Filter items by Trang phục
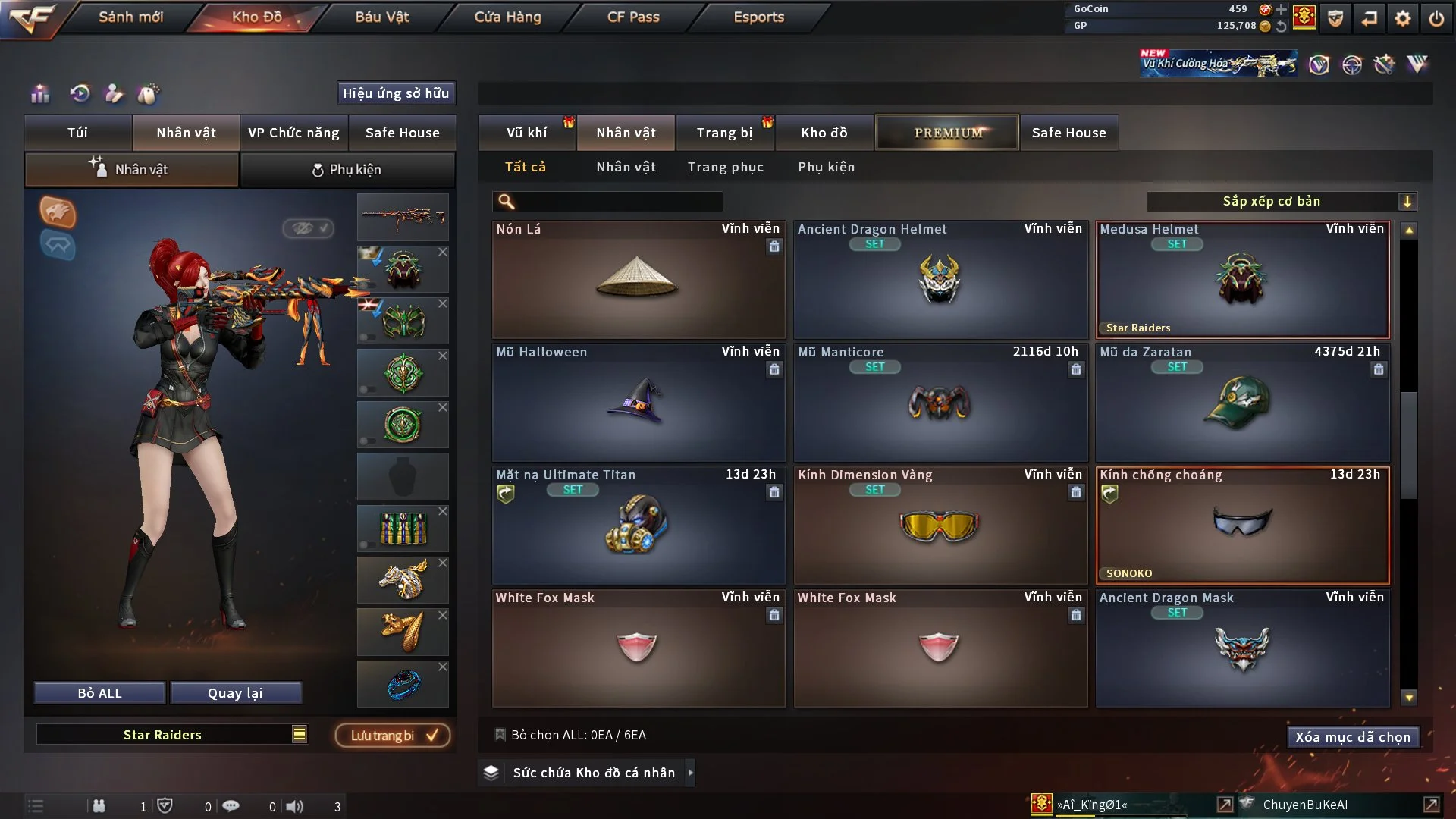 725,167
